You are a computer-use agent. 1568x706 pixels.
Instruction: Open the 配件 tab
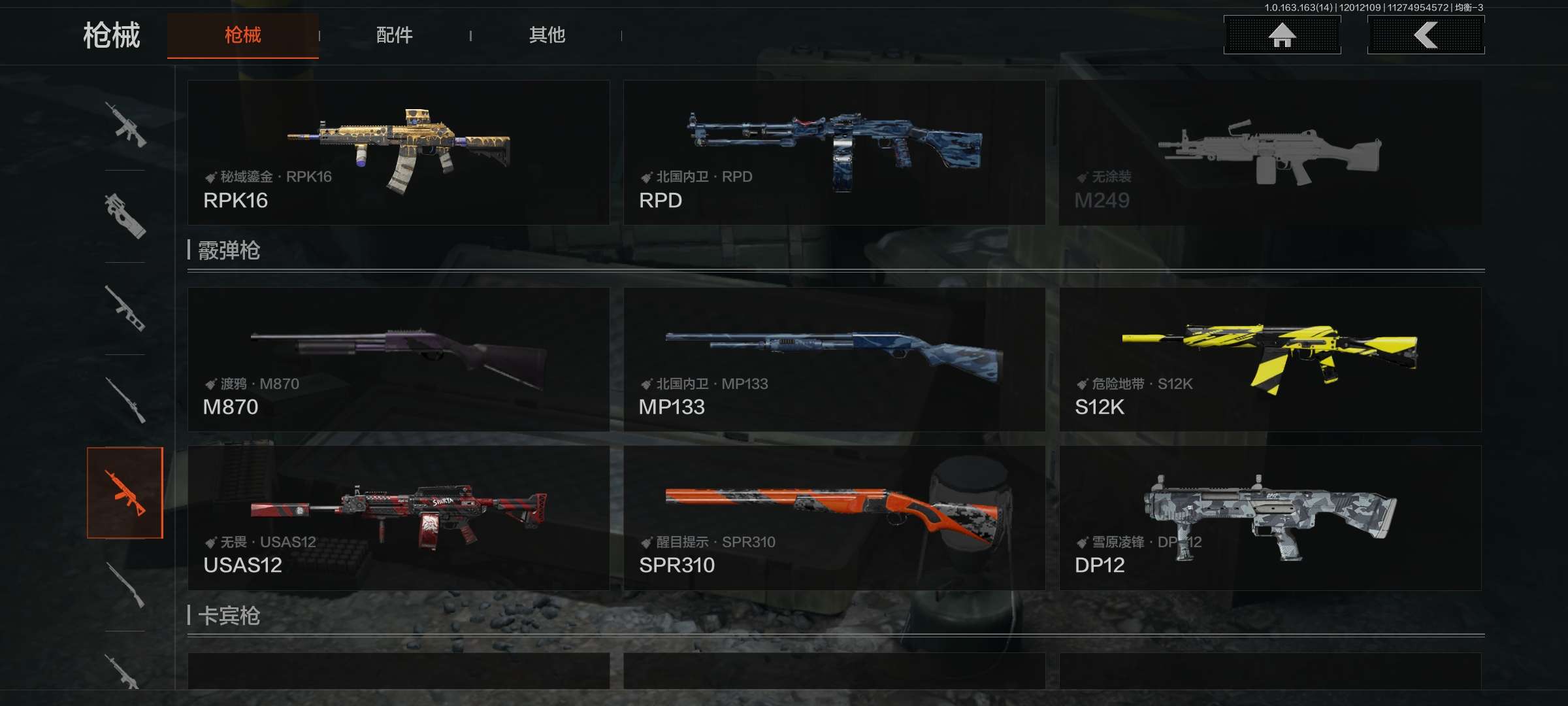pos(394,35)
